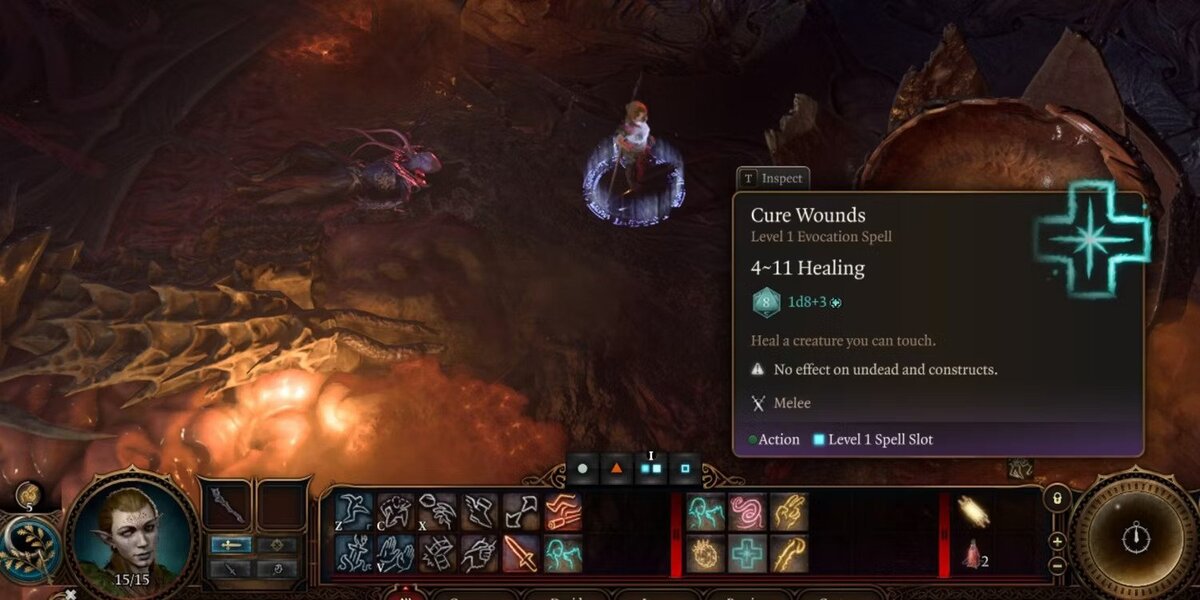Use the red healing potion

click(968, 553)
